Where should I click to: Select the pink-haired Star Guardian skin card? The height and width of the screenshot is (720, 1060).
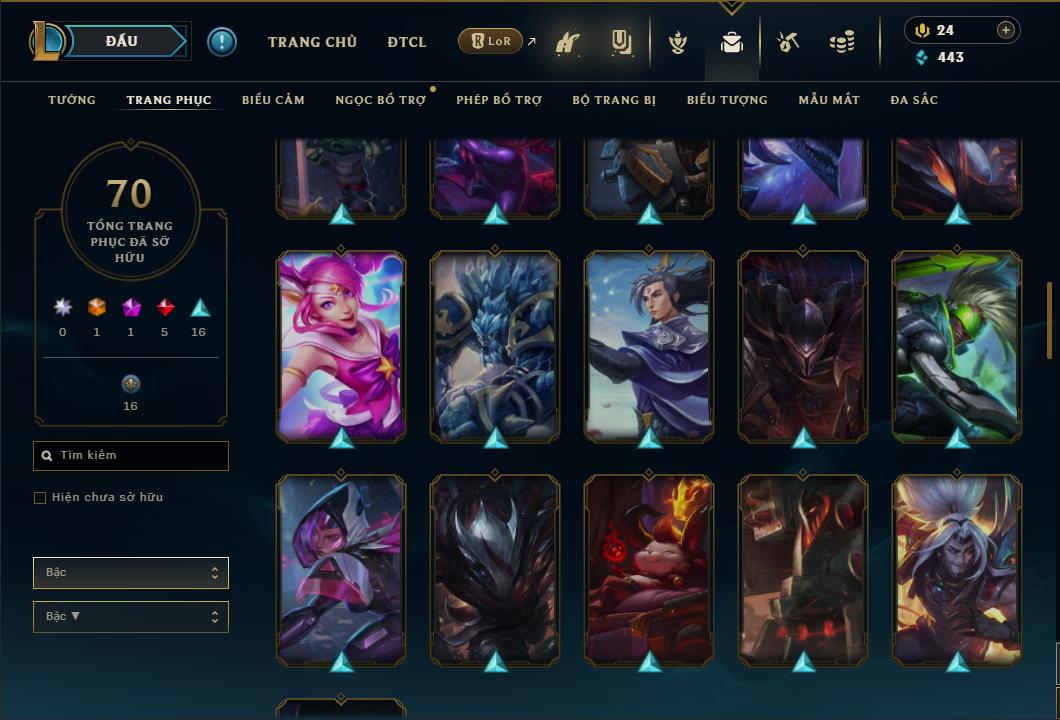(341, 345)
